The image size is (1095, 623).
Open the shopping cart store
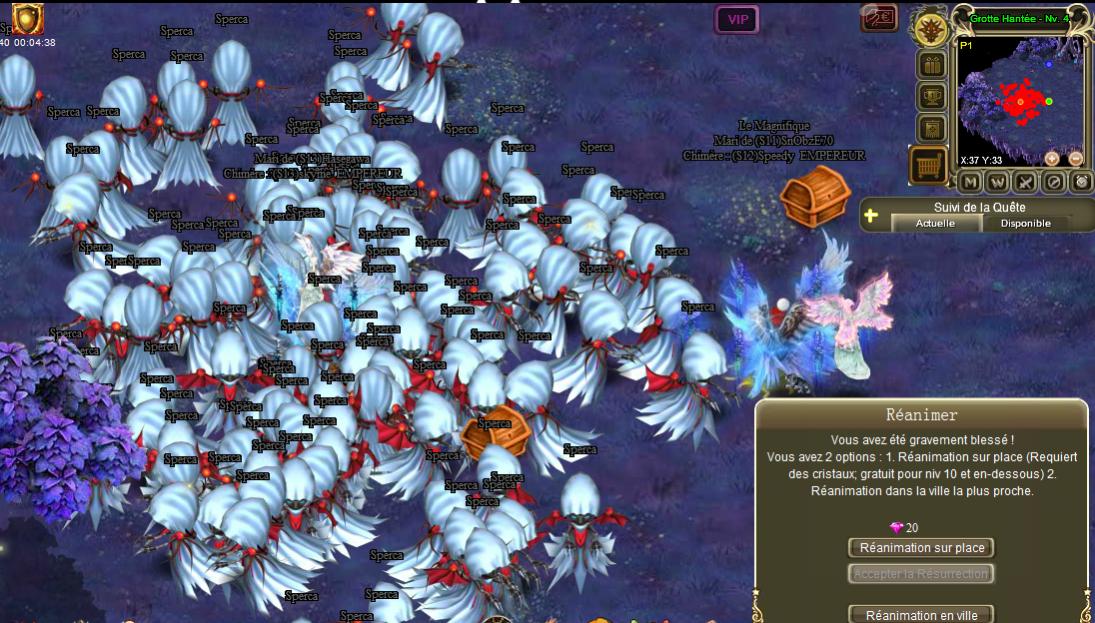pyautogui.click(x=929, y=165)
